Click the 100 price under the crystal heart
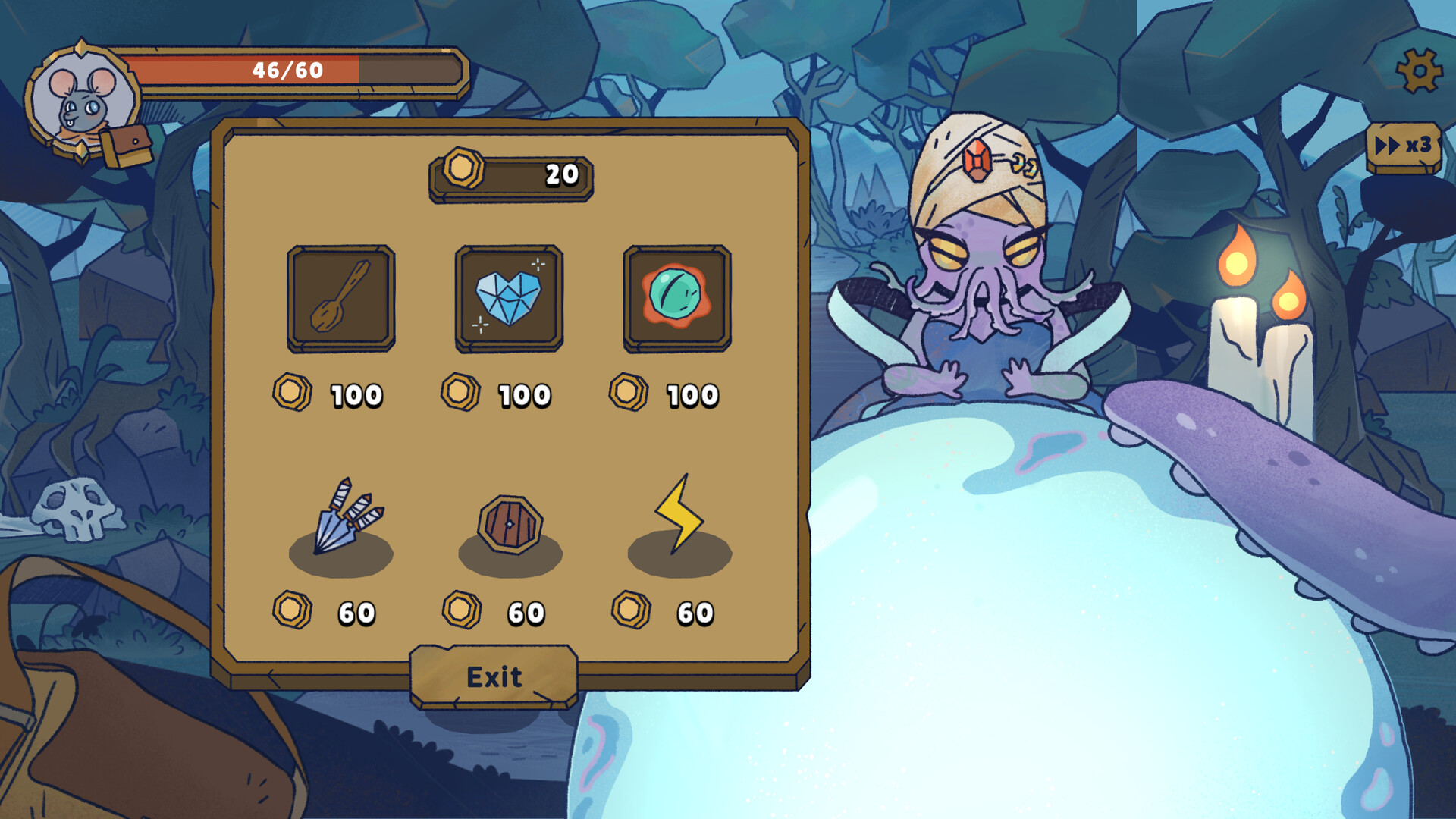This screenshot has width=1456, height=819. pos(525,393)
